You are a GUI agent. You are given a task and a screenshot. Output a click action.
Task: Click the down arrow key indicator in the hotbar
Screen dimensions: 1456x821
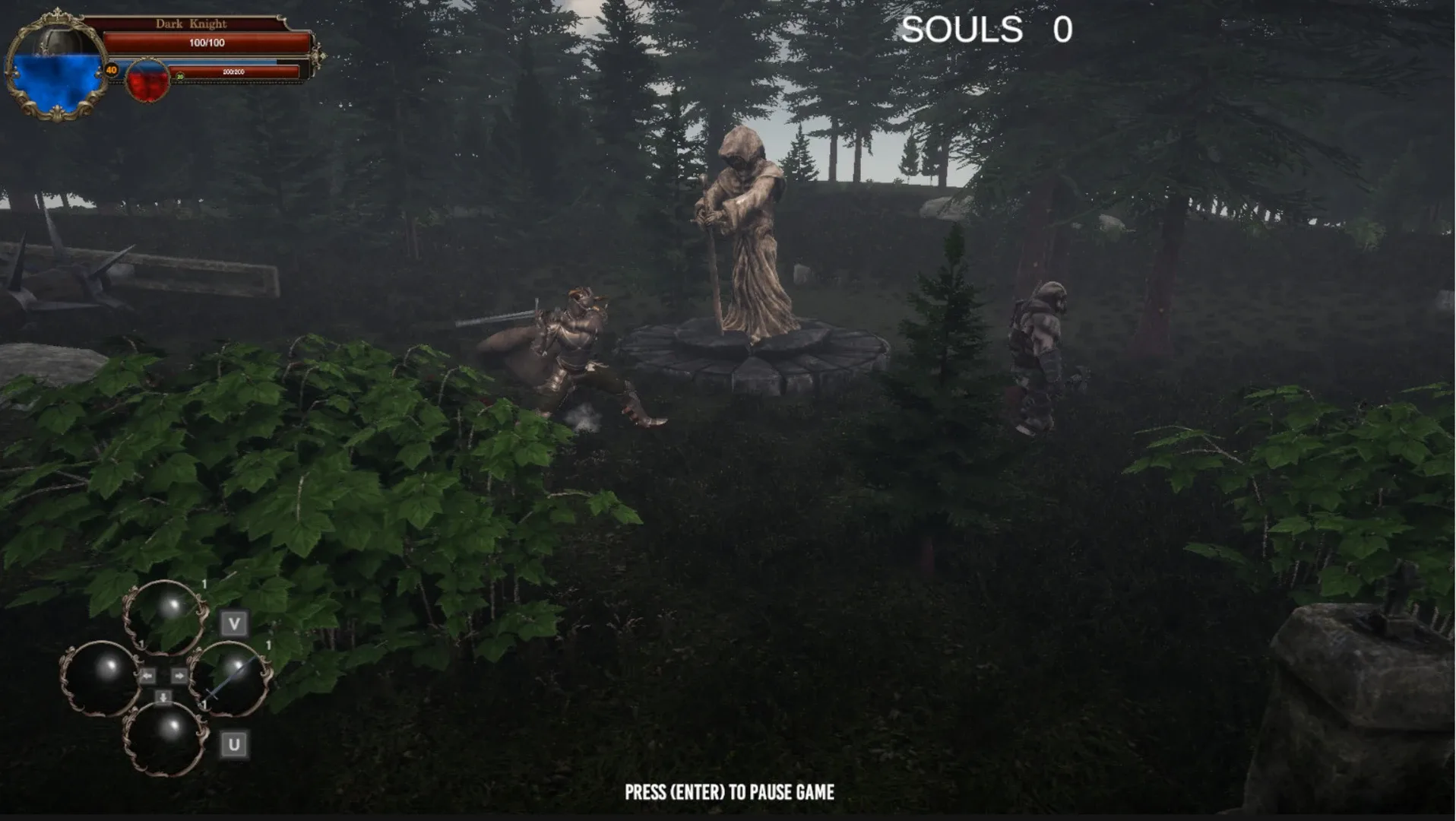(163, 696)
